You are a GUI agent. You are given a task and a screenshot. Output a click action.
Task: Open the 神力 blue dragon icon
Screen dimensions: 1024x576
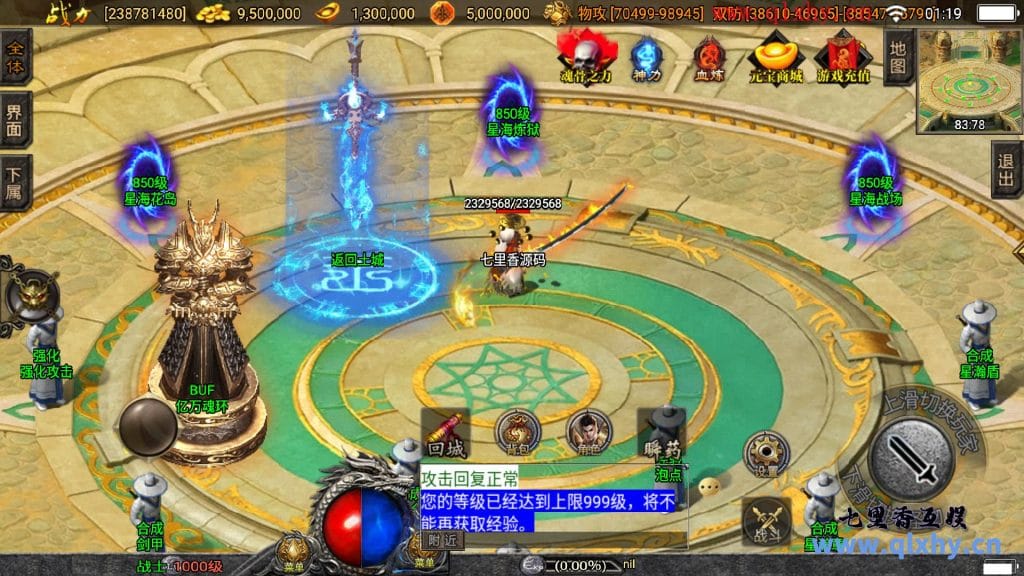647,56
